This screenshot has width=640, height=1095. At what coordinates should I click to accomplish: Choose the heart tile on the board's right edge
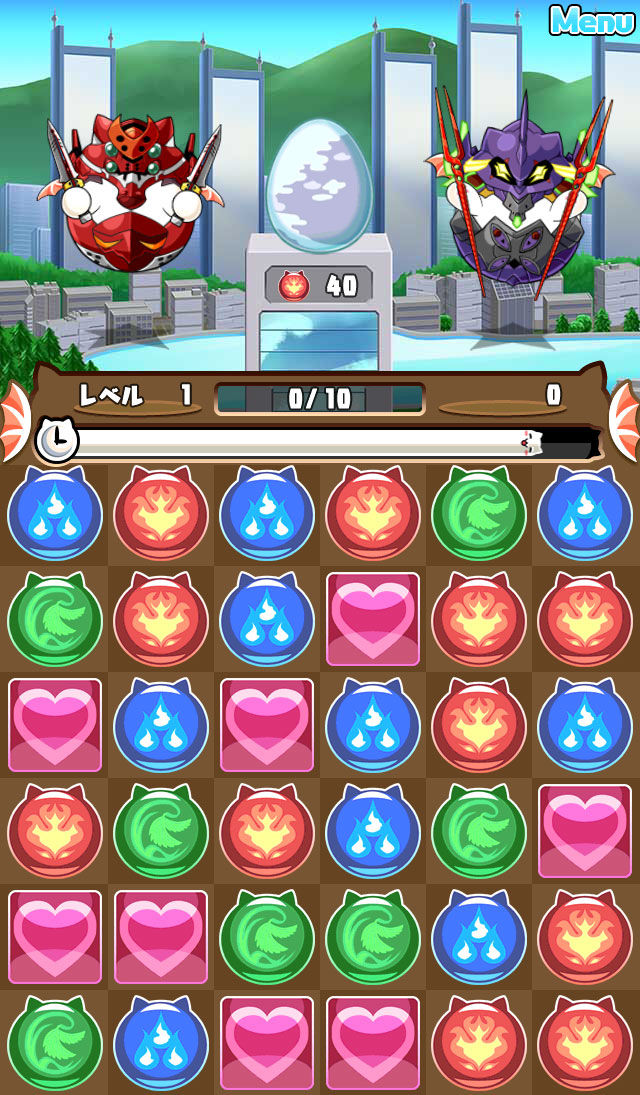coord(585,831)
